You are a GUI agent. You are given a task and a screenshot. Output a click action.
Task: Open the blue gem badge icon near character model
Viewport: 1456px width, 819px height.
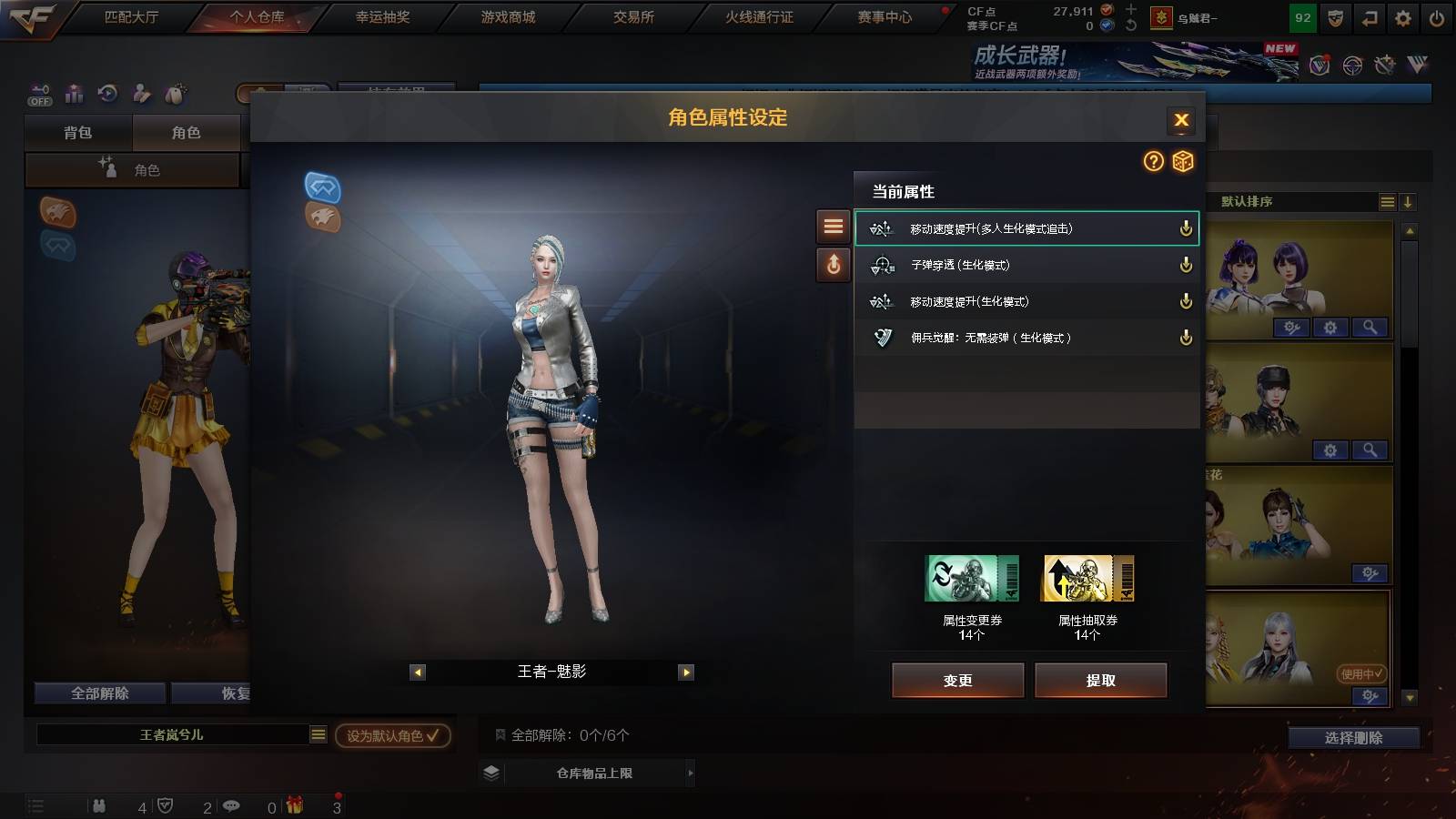coord(322,189)
